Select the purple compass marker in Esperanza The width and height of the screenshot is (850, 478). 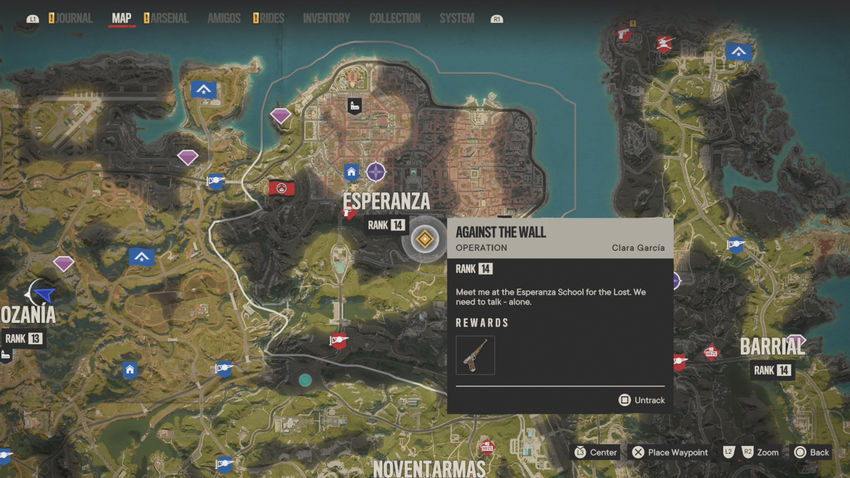(375, 171)
